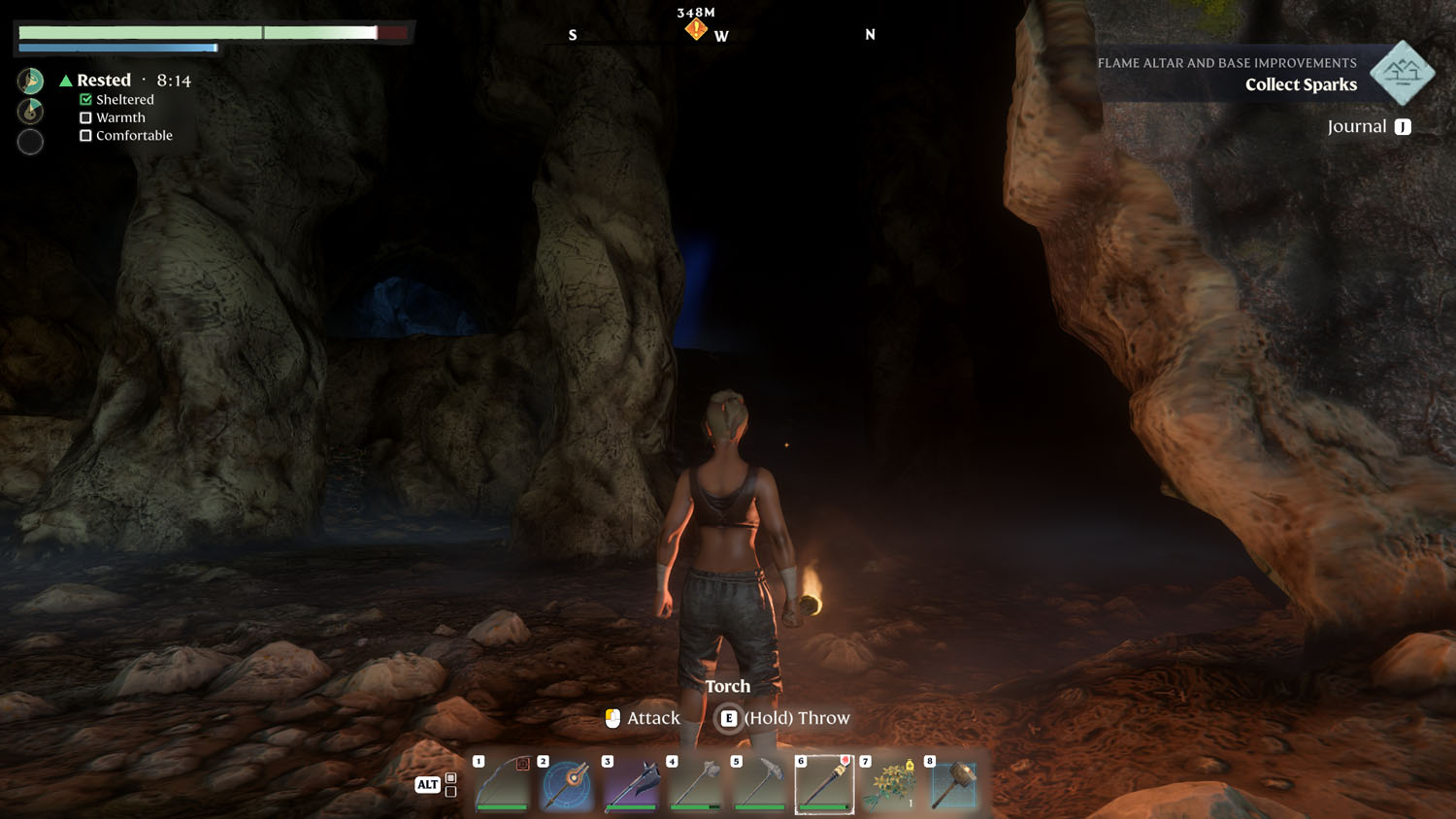Equip the construction hammer in slot 8
Viewport: 1456px width, 819px height.
953,784
